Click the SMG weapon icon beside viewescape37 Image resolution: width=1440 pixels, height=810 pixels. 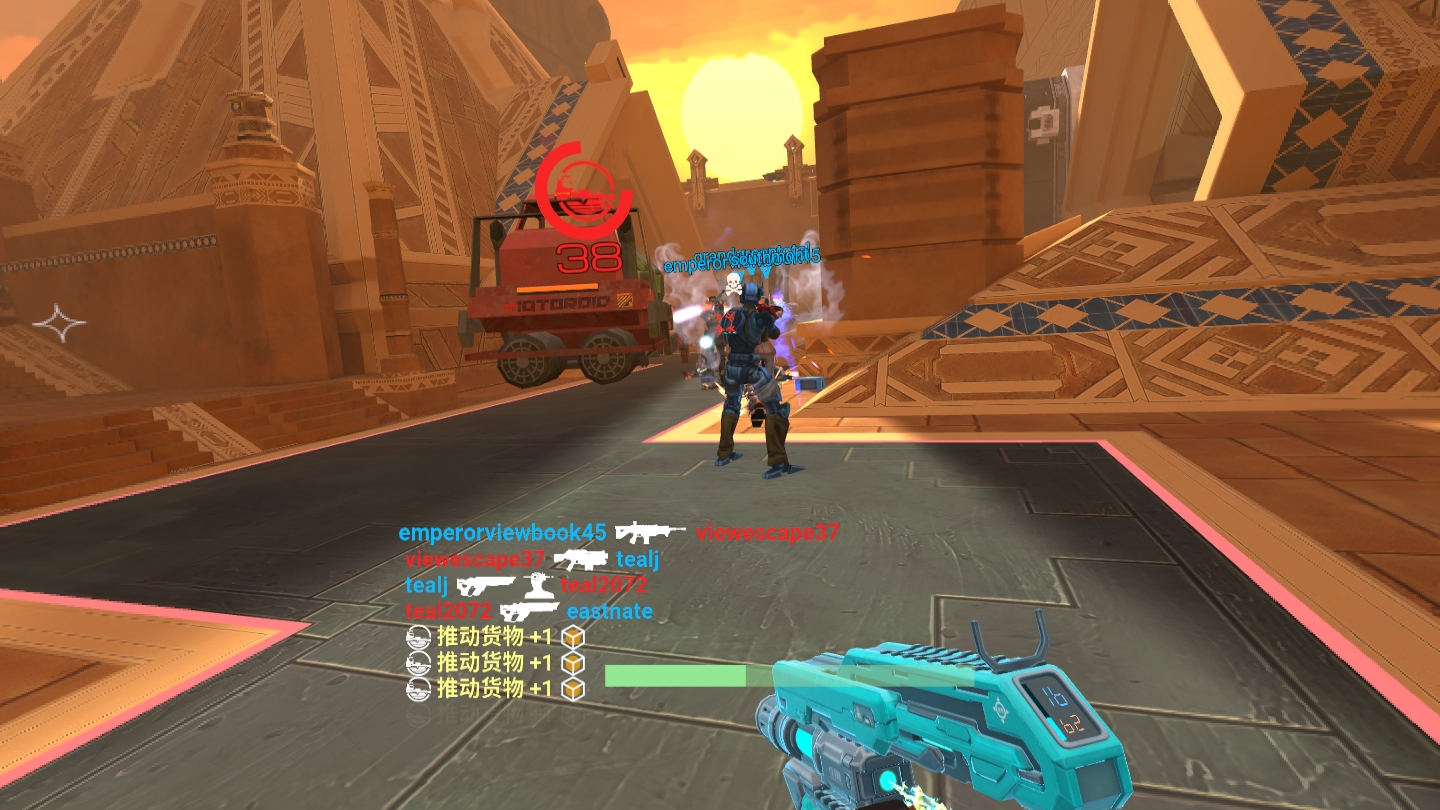[582, 560]
